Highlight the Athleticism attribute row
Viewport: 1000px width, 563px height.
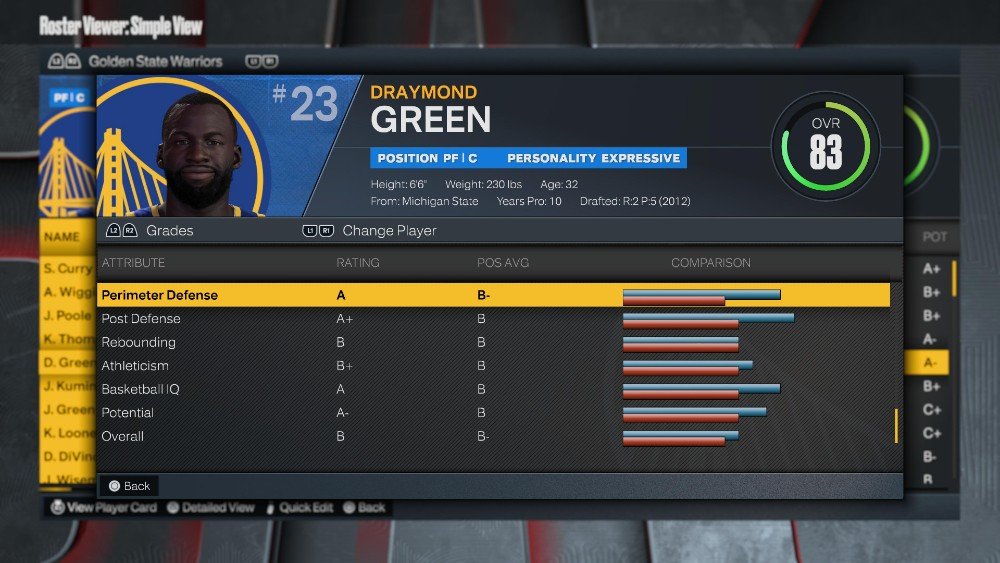pyautogui.click(x=495, y=366)
